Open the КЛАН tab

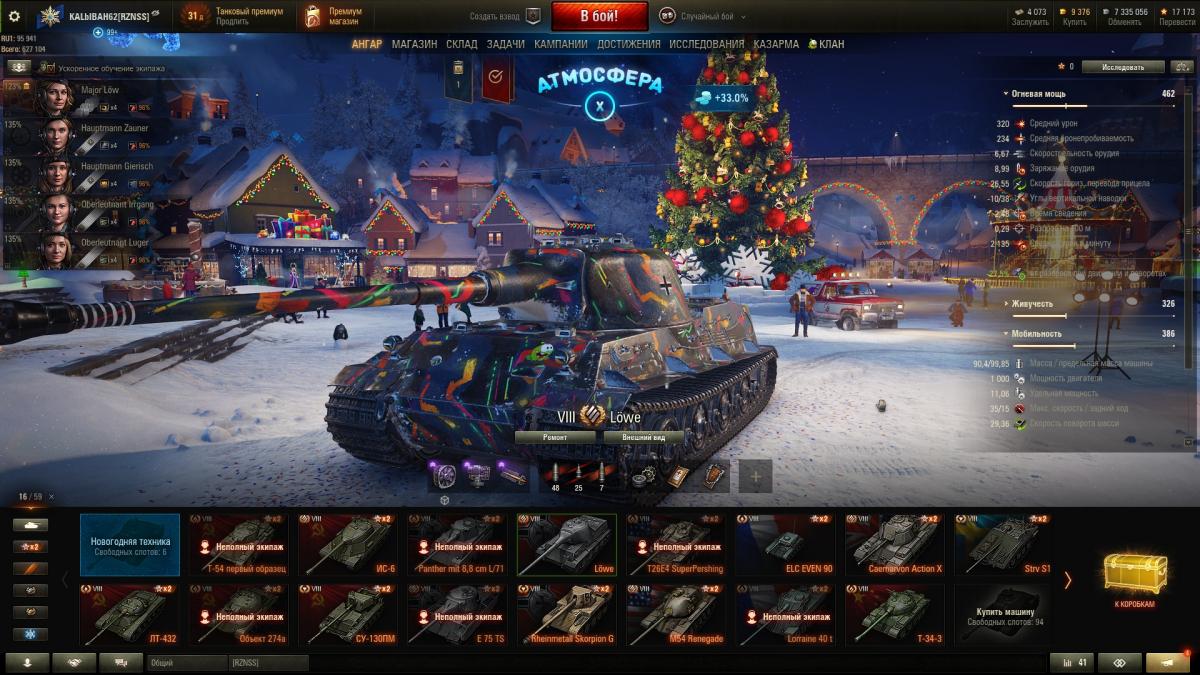(825, 44)
